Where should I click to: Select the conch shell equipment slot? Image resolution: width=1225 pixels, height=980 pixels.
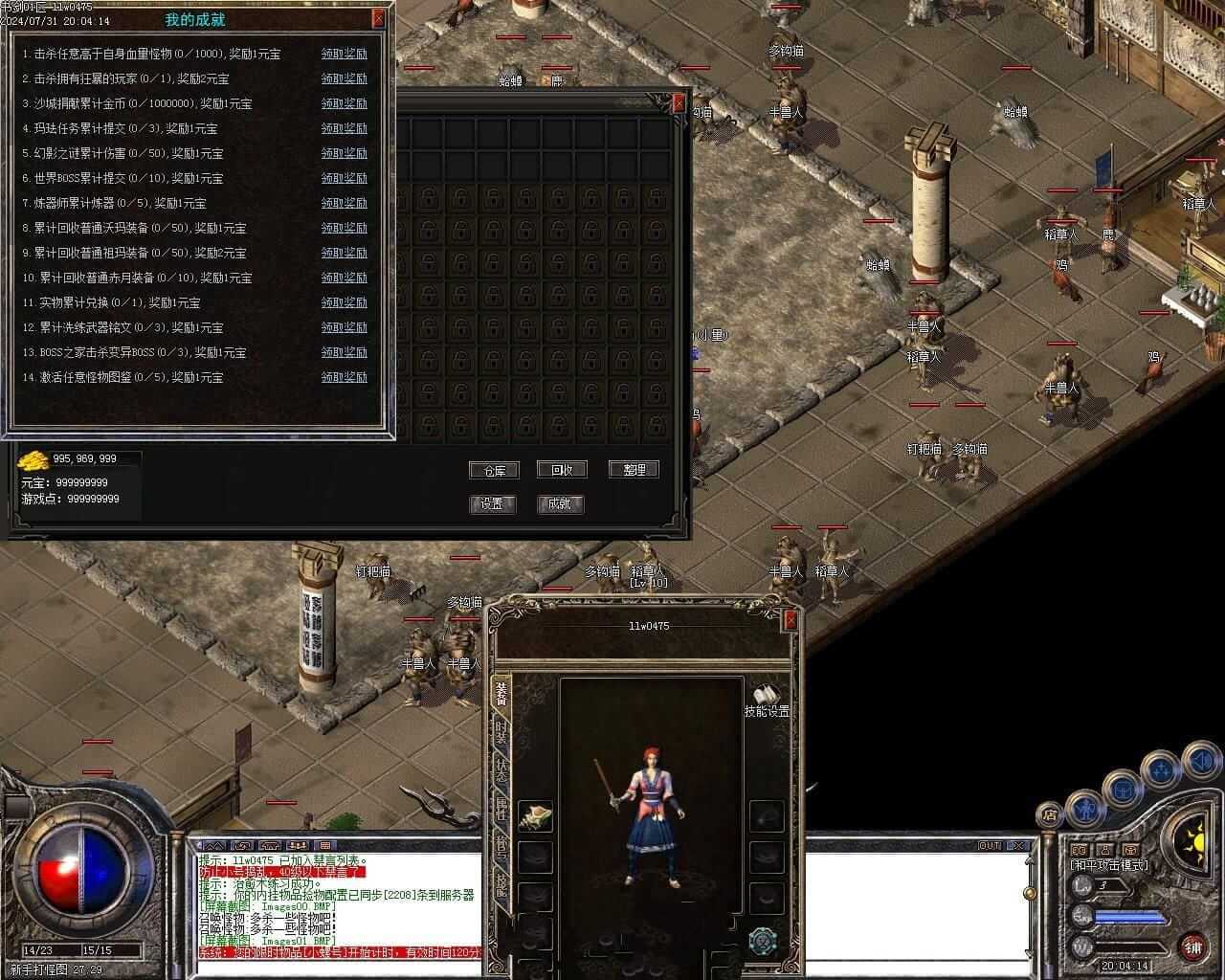535,816
